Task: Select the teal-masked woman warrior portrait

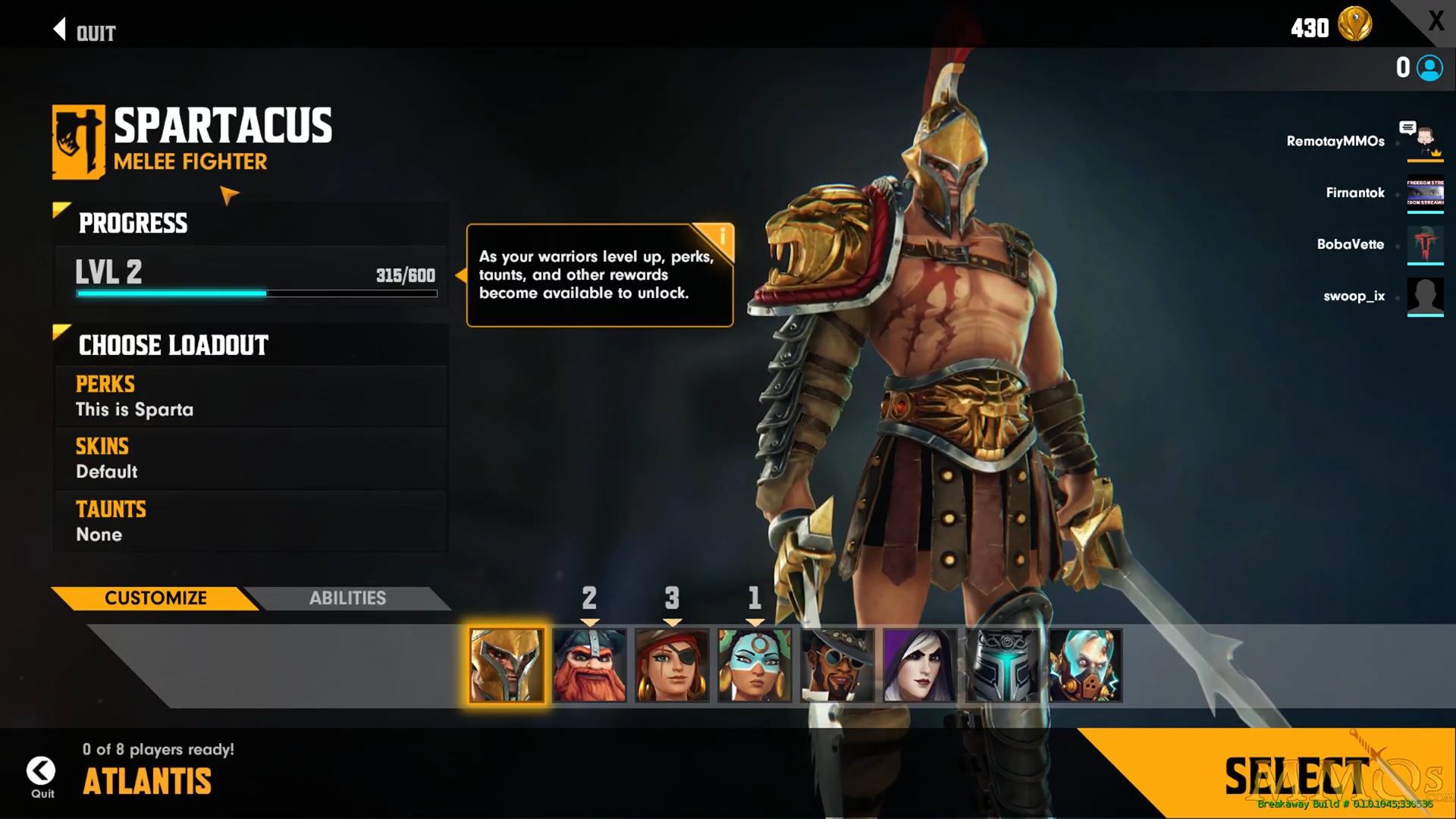Action: tap(755, 665)
